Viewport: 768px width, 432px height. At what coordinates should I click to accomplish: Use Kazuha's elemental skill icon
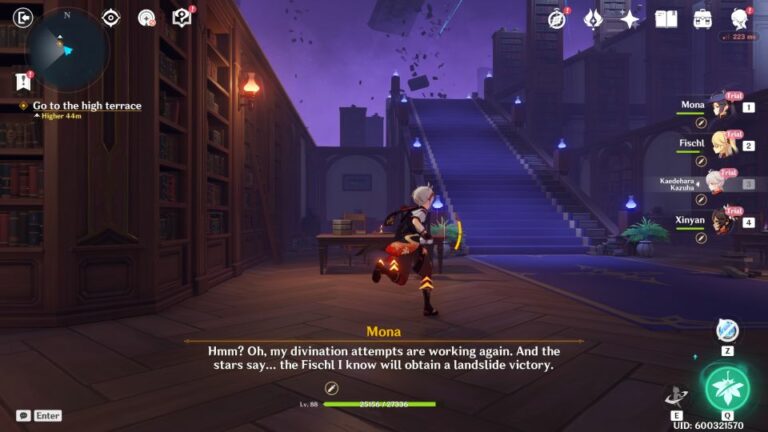(x=676, y=395)
